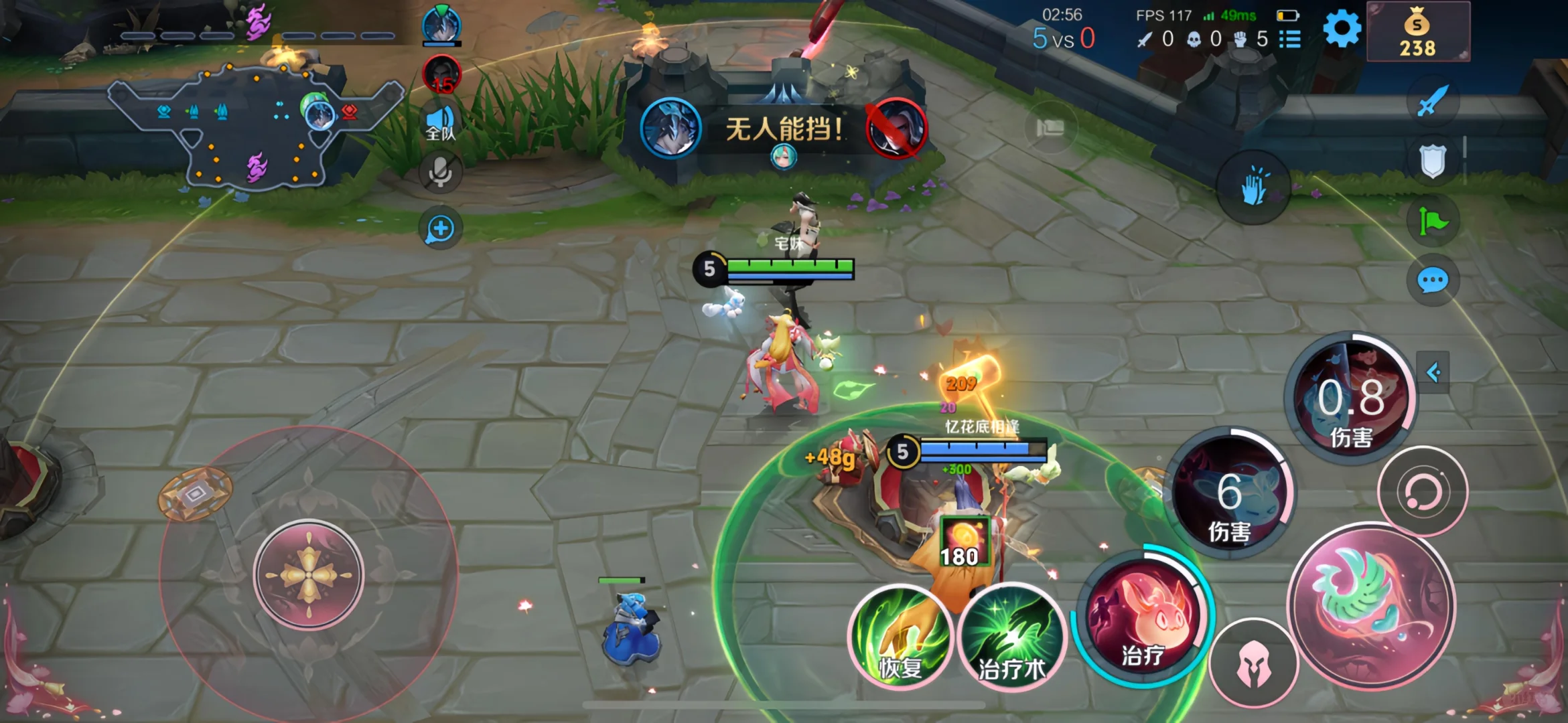The height and width of the screenshot is (723, 1568).
Task: Collapse the skill panel arrow
Action: pos(1433,372)
